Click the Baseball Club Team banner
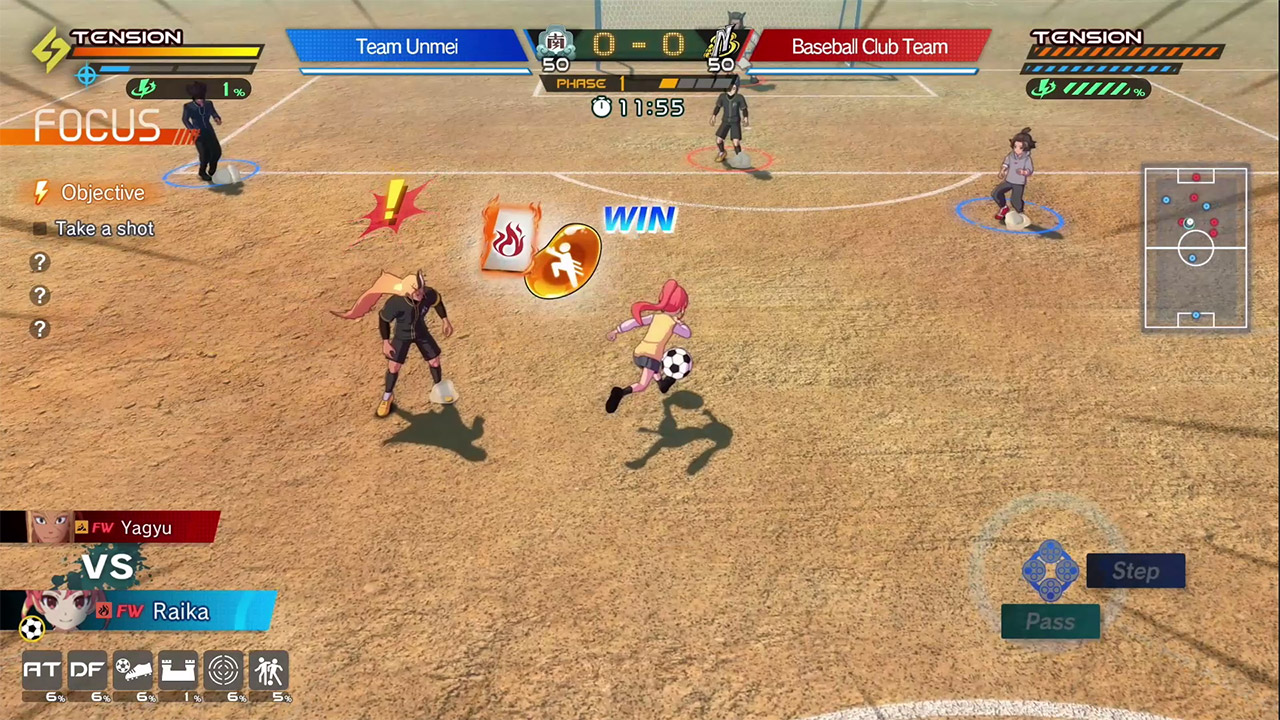Image resolution: width=1280 pixels, height=720 pixels. coord(869,46)
